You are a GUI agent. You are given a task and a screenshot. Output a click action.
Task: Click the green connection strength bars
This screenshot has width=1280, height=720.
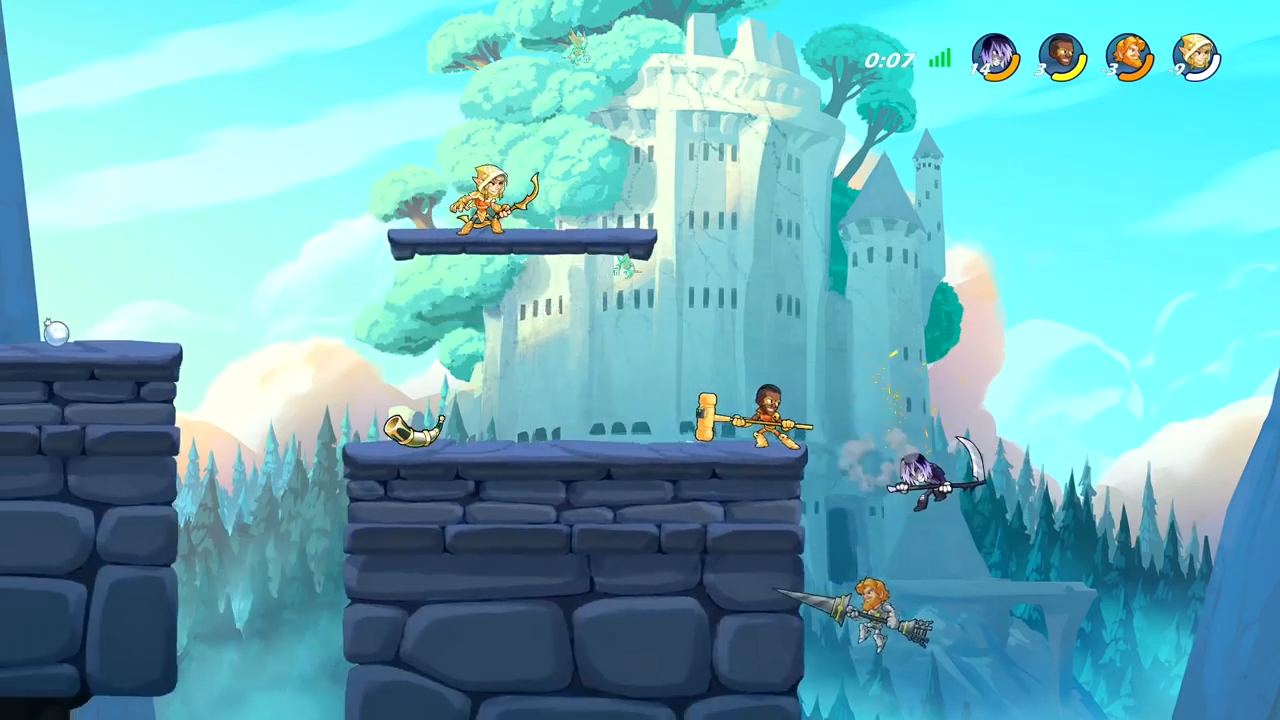[x=939, y=59]
